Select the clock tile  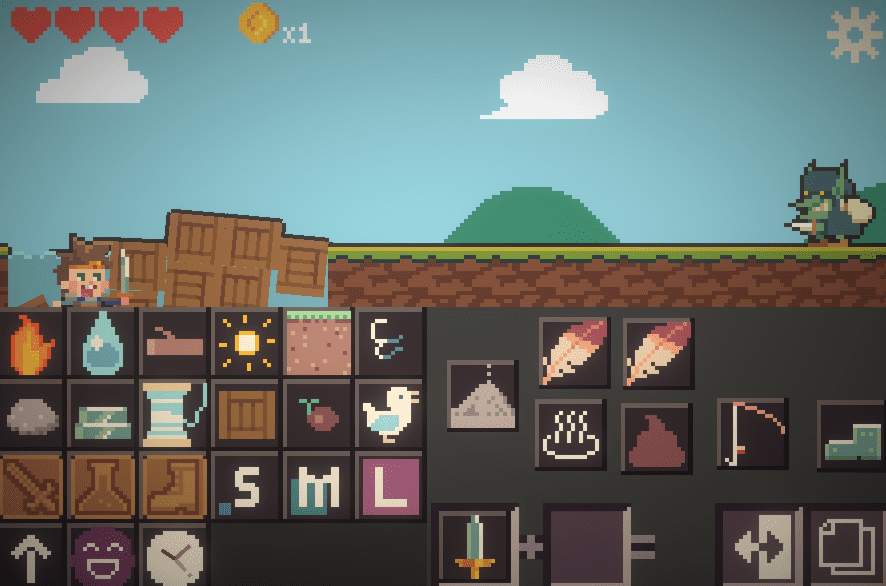click(x=174, y=555)
